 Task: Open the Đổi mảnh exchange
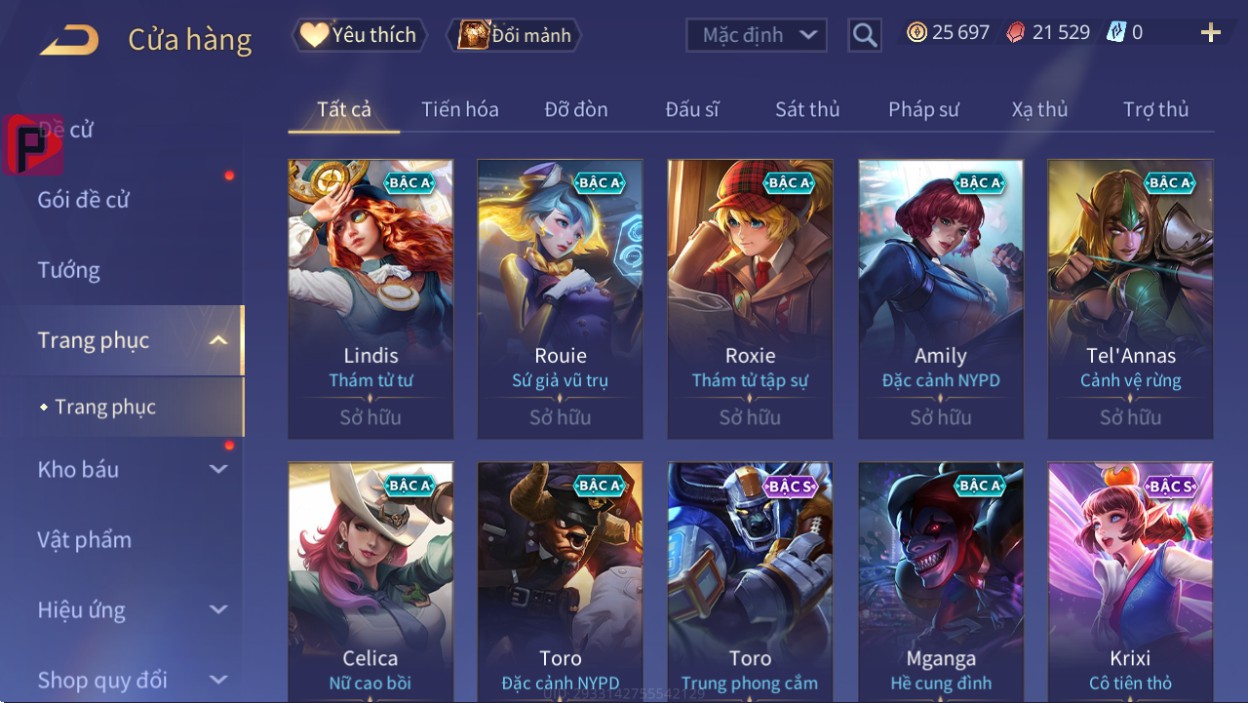[515, 35]
